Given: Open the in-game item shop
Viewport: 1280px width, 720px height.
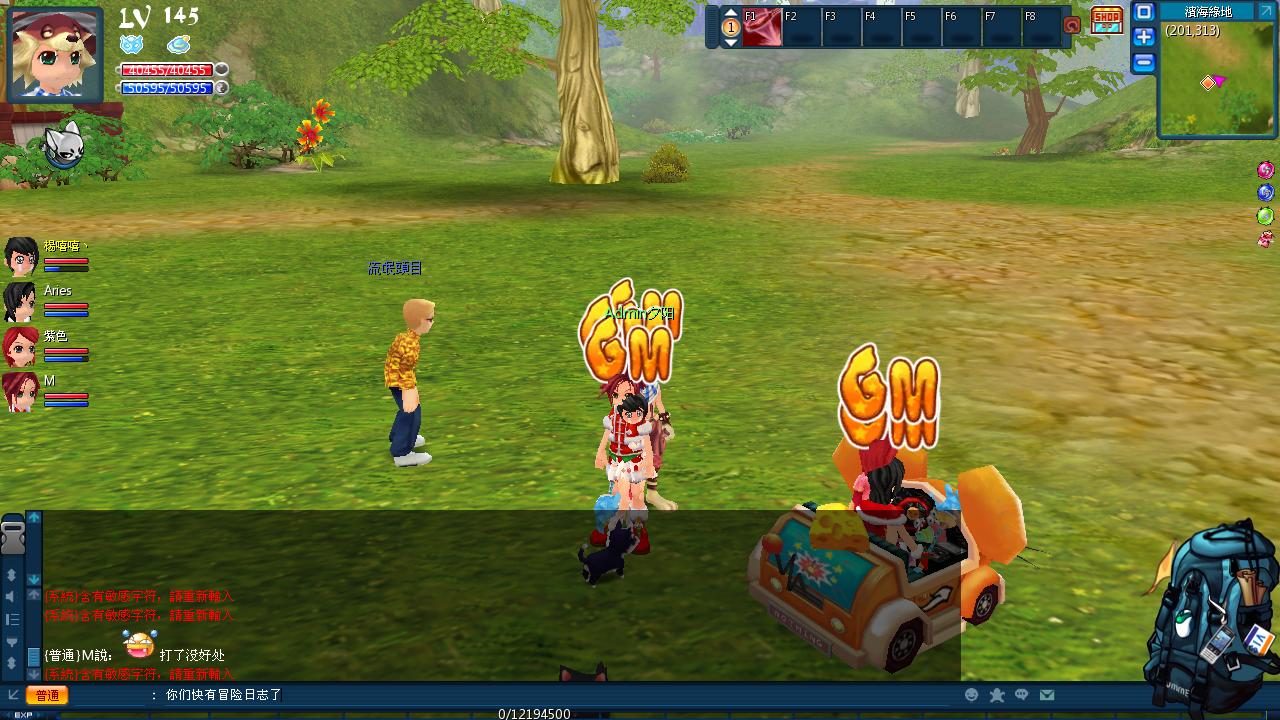Looking at the screenshot, I should tap(1105, 20).
